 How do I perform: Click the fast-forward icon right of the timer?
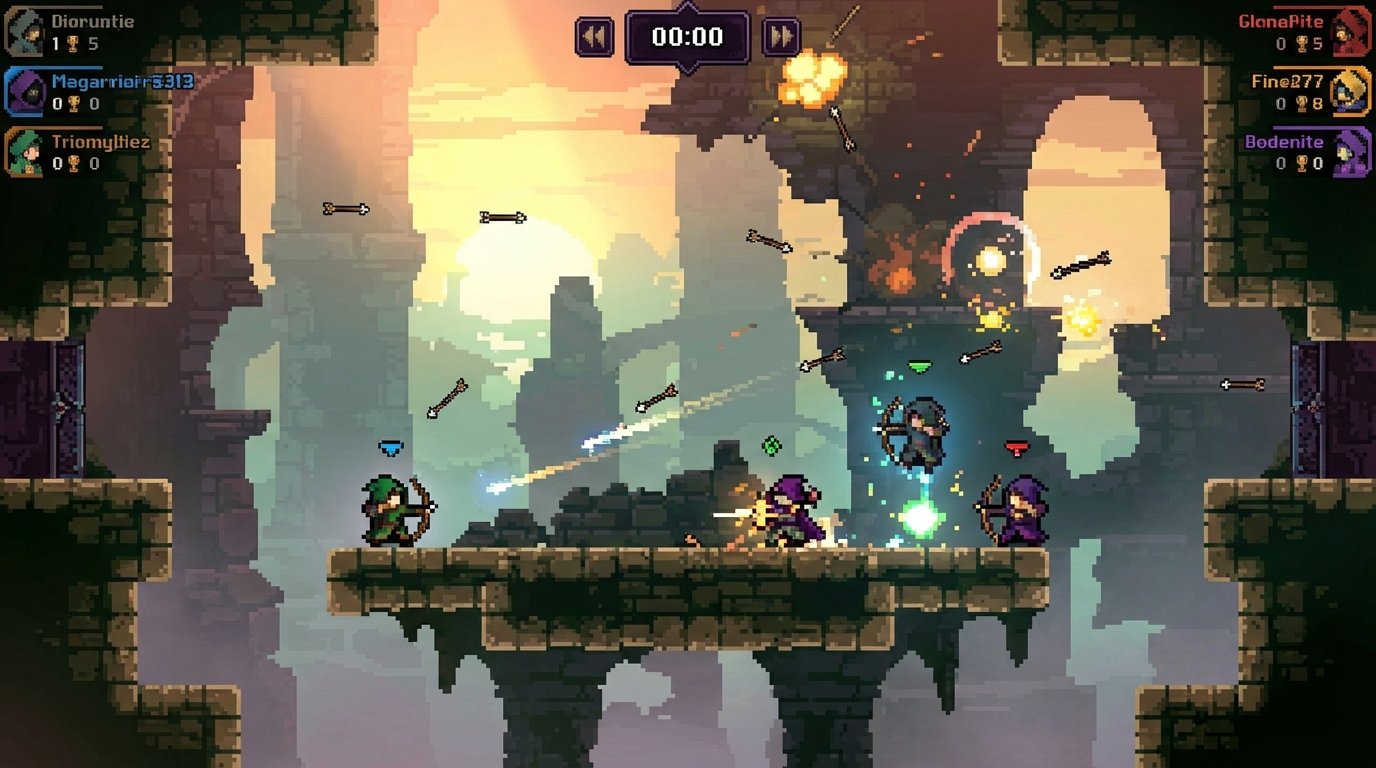pos(779,36)
